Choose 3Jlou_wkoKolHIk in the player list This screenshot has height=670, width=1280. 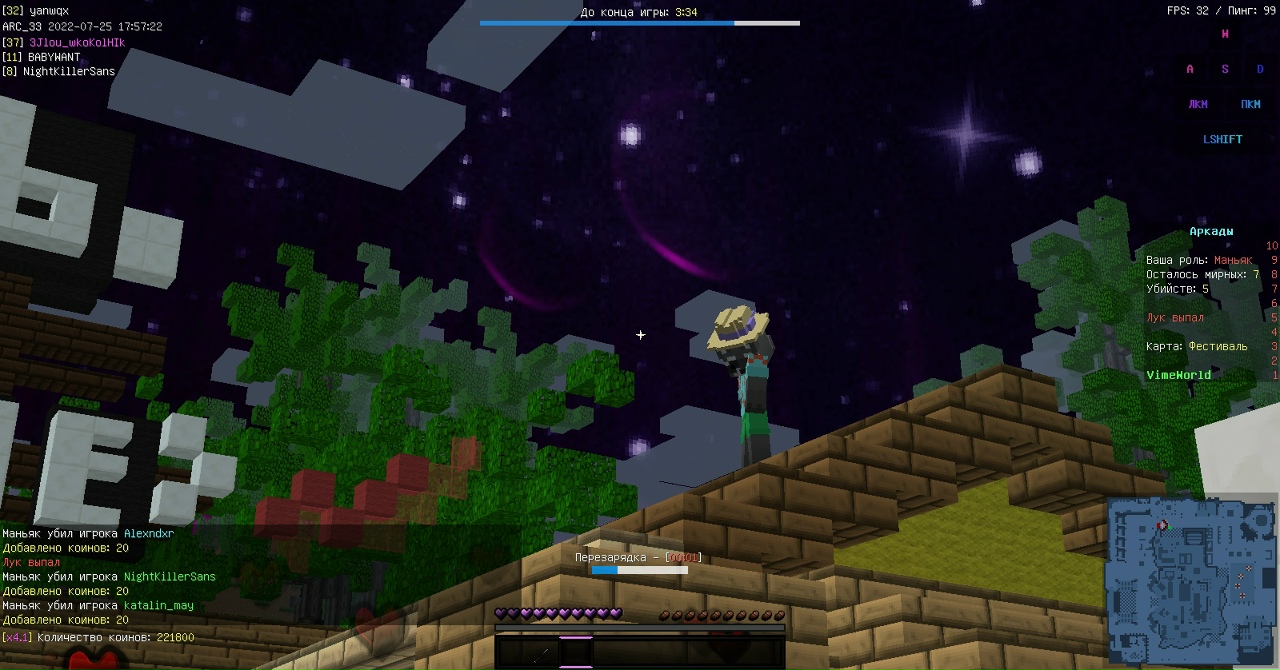[x=77, y=43]
